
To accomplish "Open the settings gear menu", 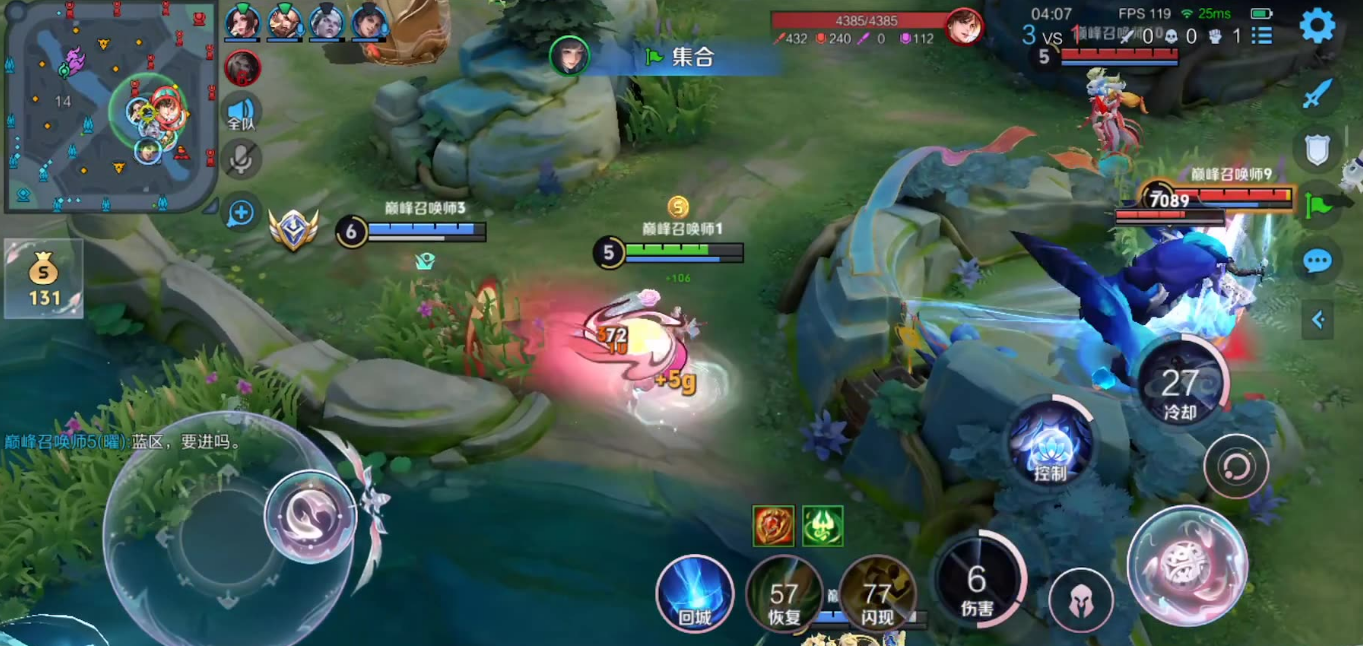I will point(1317,26).
